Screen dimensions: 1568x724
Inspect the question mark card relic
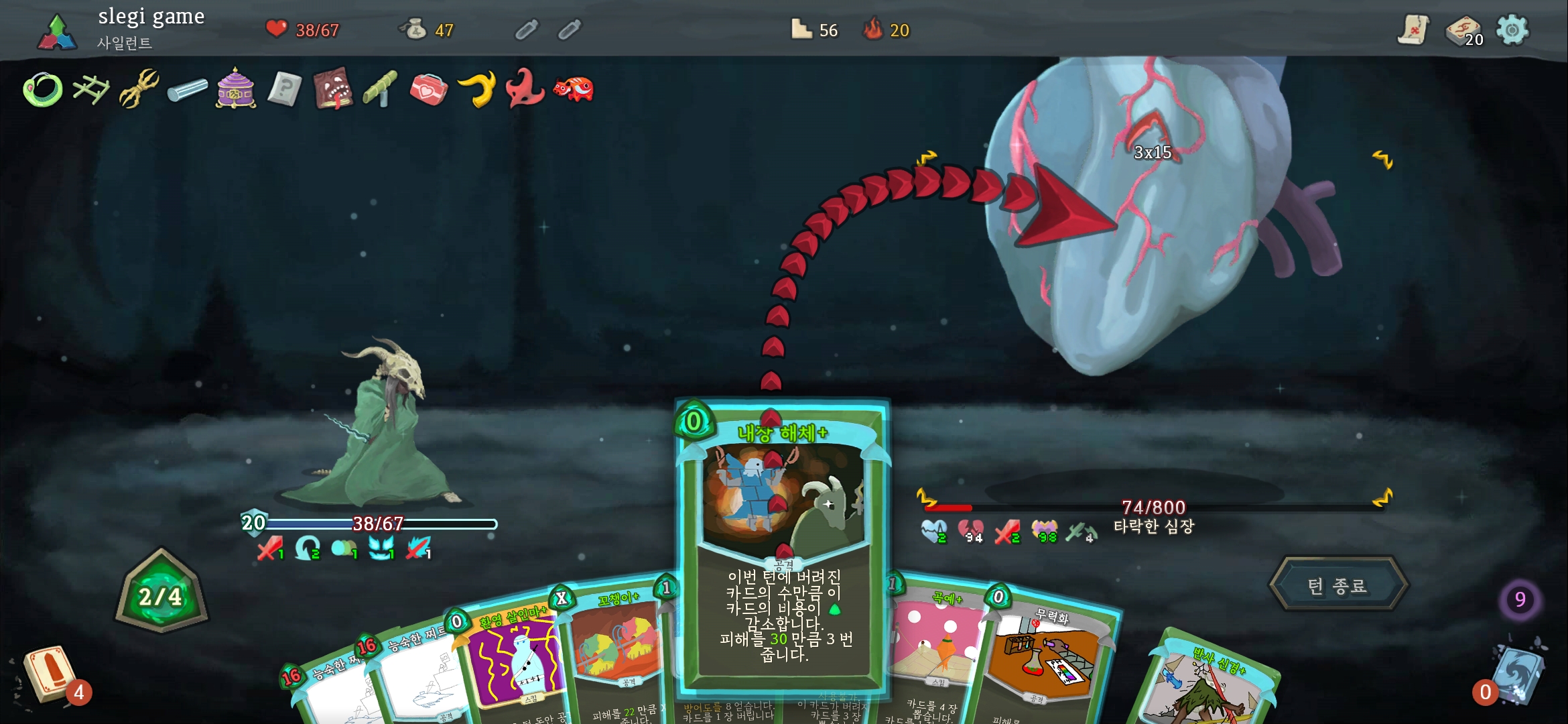click(284, 89)
